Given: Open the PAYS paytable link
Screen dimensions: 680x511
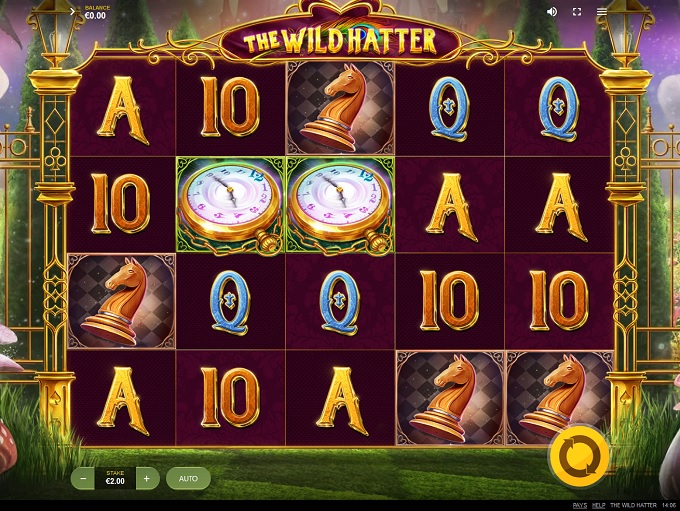Looking at the screenshot, I should pyautogui.click(x=580, y=505).
